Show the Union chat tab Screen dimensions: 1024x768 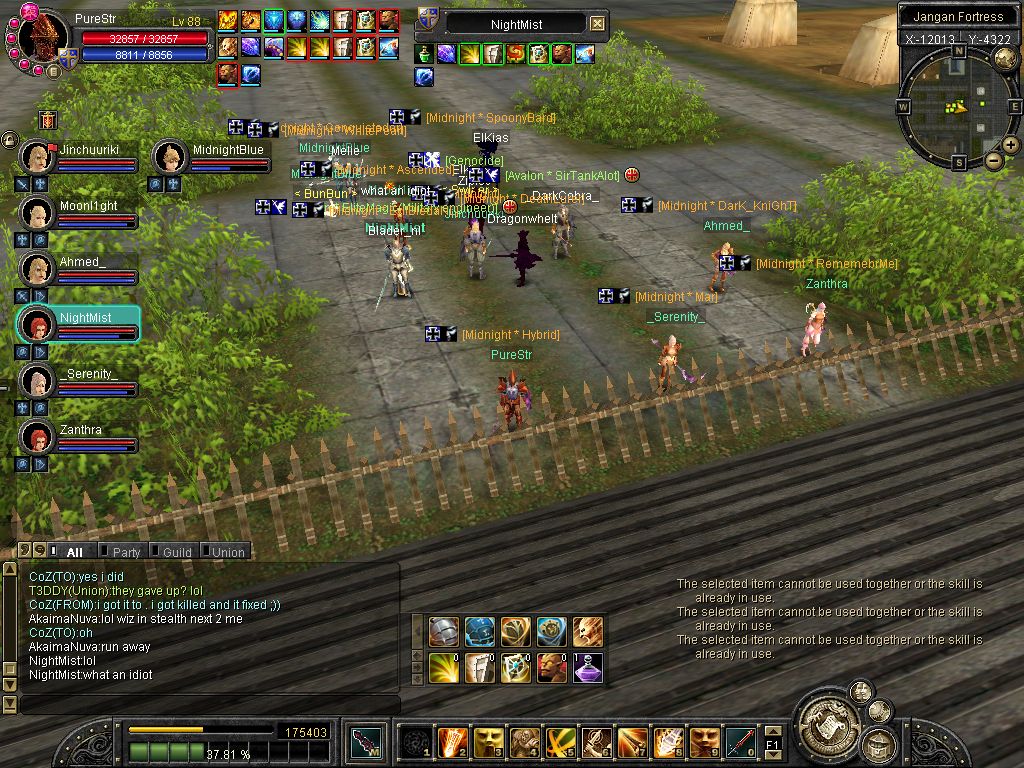coord(227,552)
